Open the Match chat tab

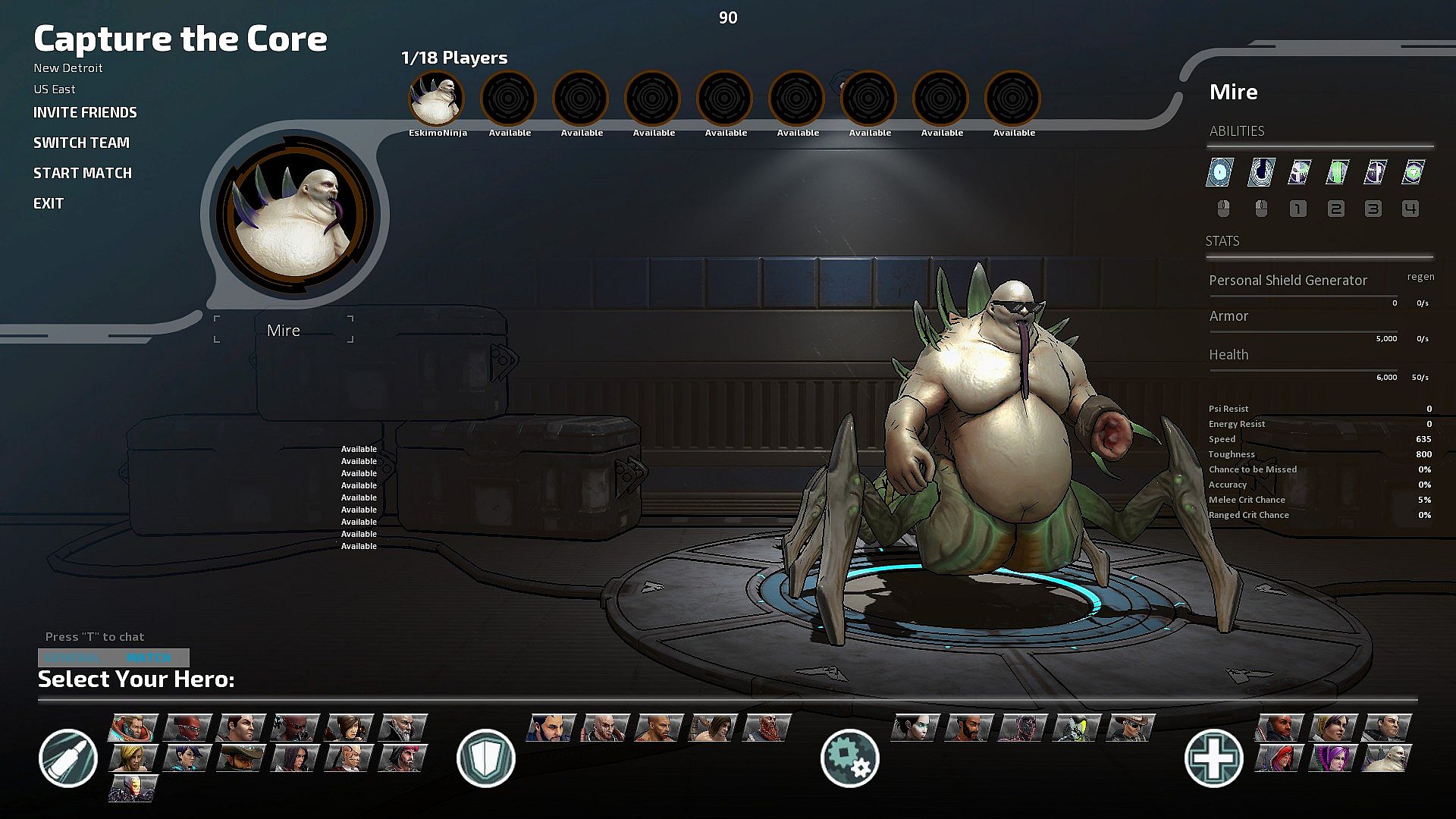click(149, 657)
